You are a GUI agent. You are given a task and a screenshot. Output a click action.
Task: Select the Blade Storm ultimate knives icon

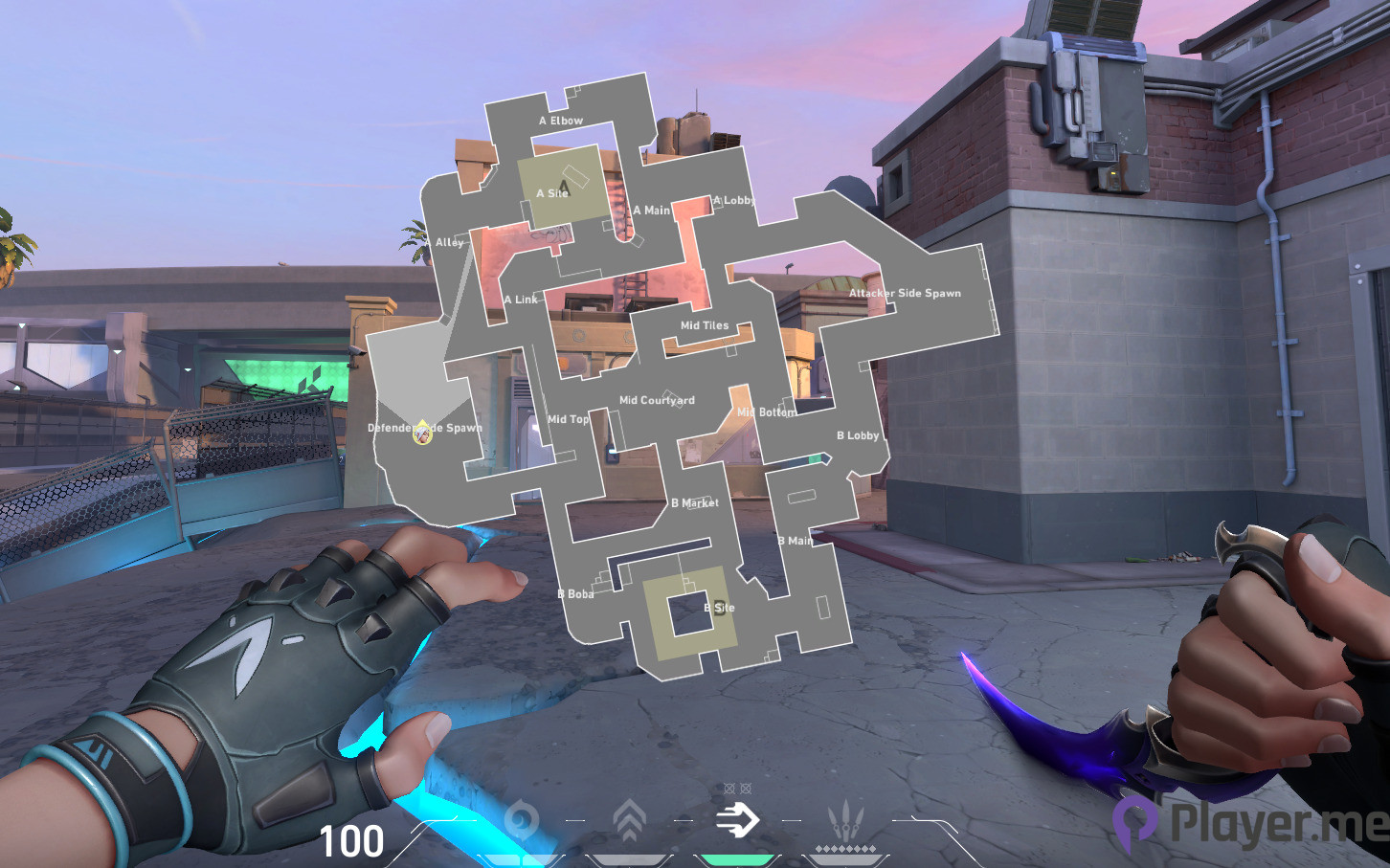[x=847, y=820]
